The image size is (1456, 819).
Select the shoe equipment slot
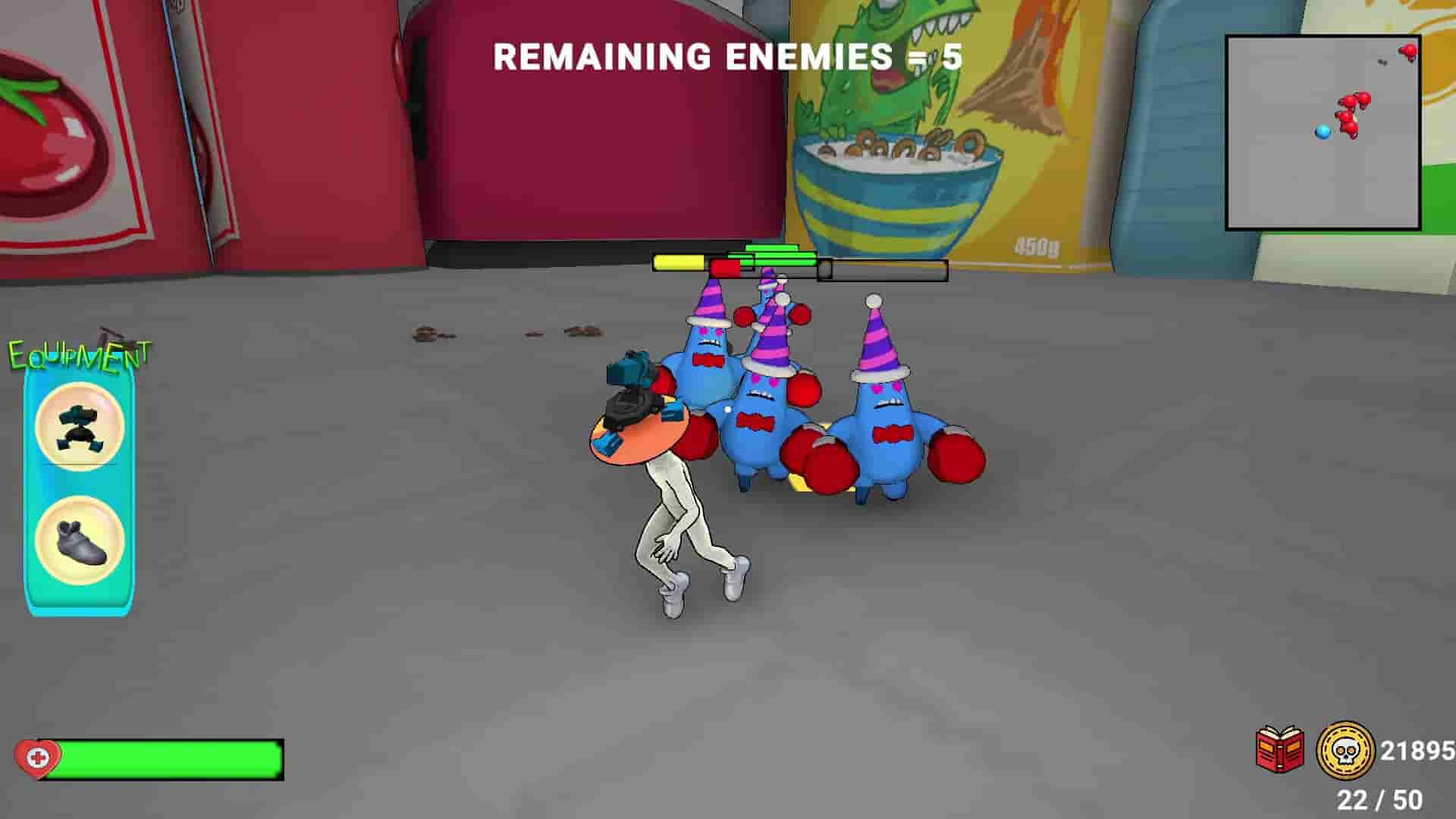pyautogui.click(x=78, y=538)
